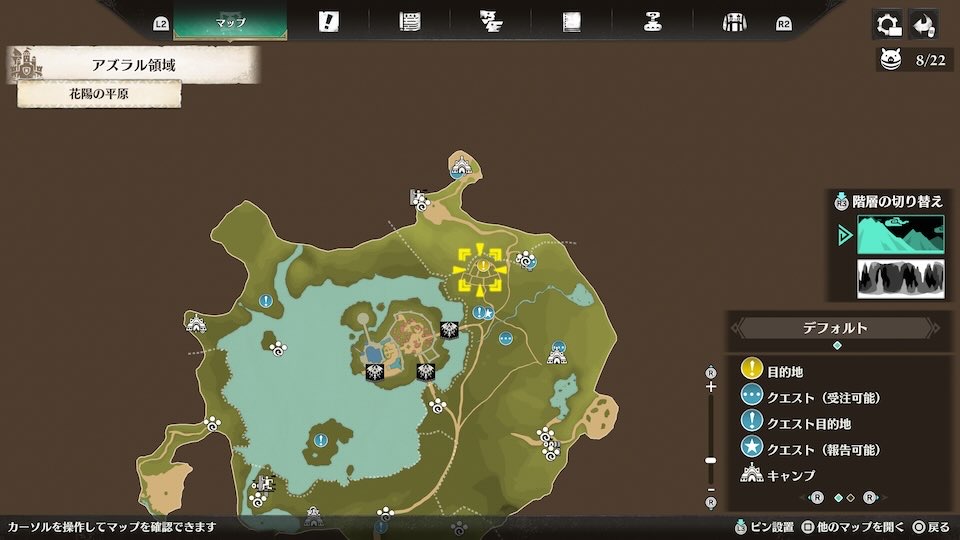Click the gear settings icon
This screenshot has width=960, height=540.
point(885,24)
